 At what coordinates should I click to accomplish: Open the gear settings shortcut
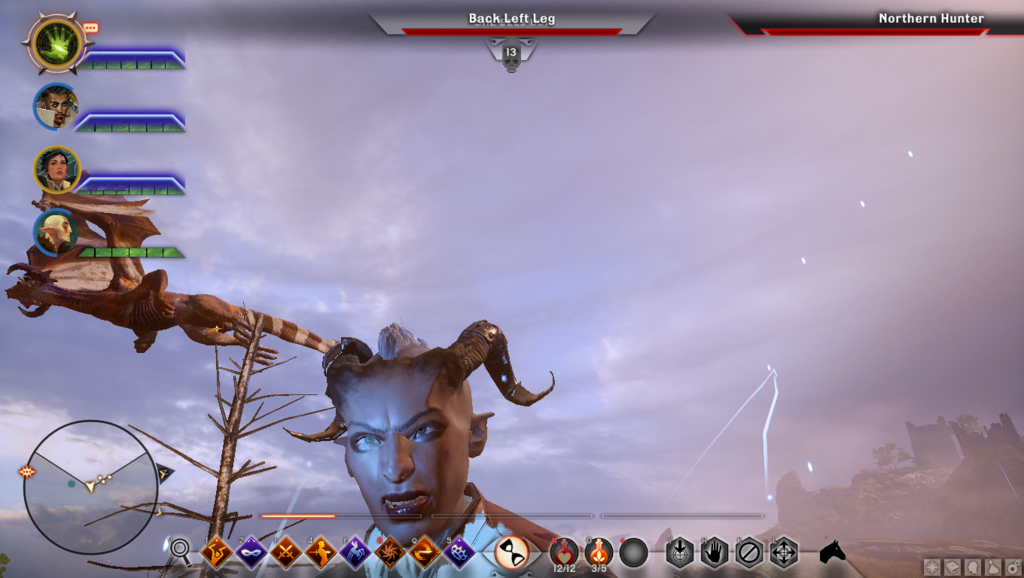pyautogui.click(x=1012, y=567)
